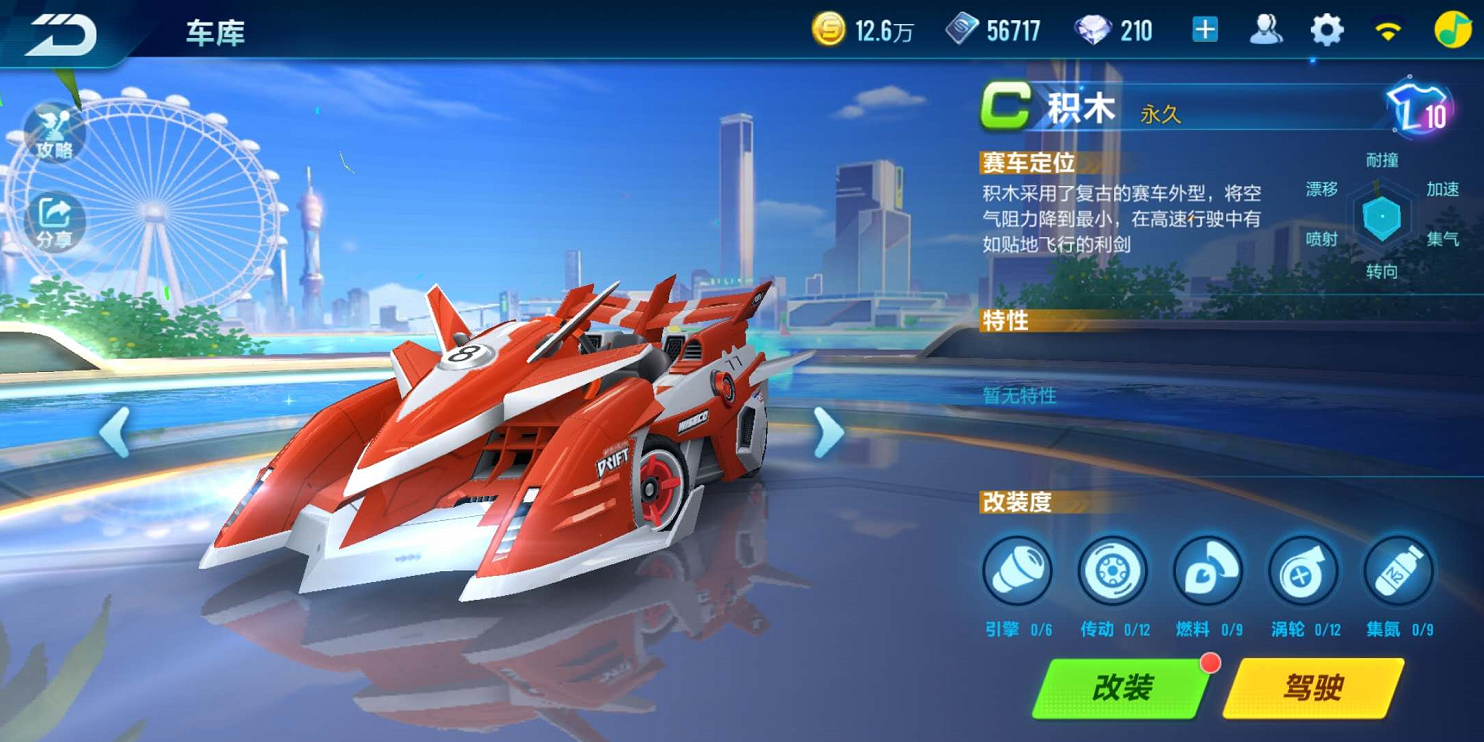This screenshot has height=742, width=1484.
Task: Show the next car with right arrow
Action: 828,433
